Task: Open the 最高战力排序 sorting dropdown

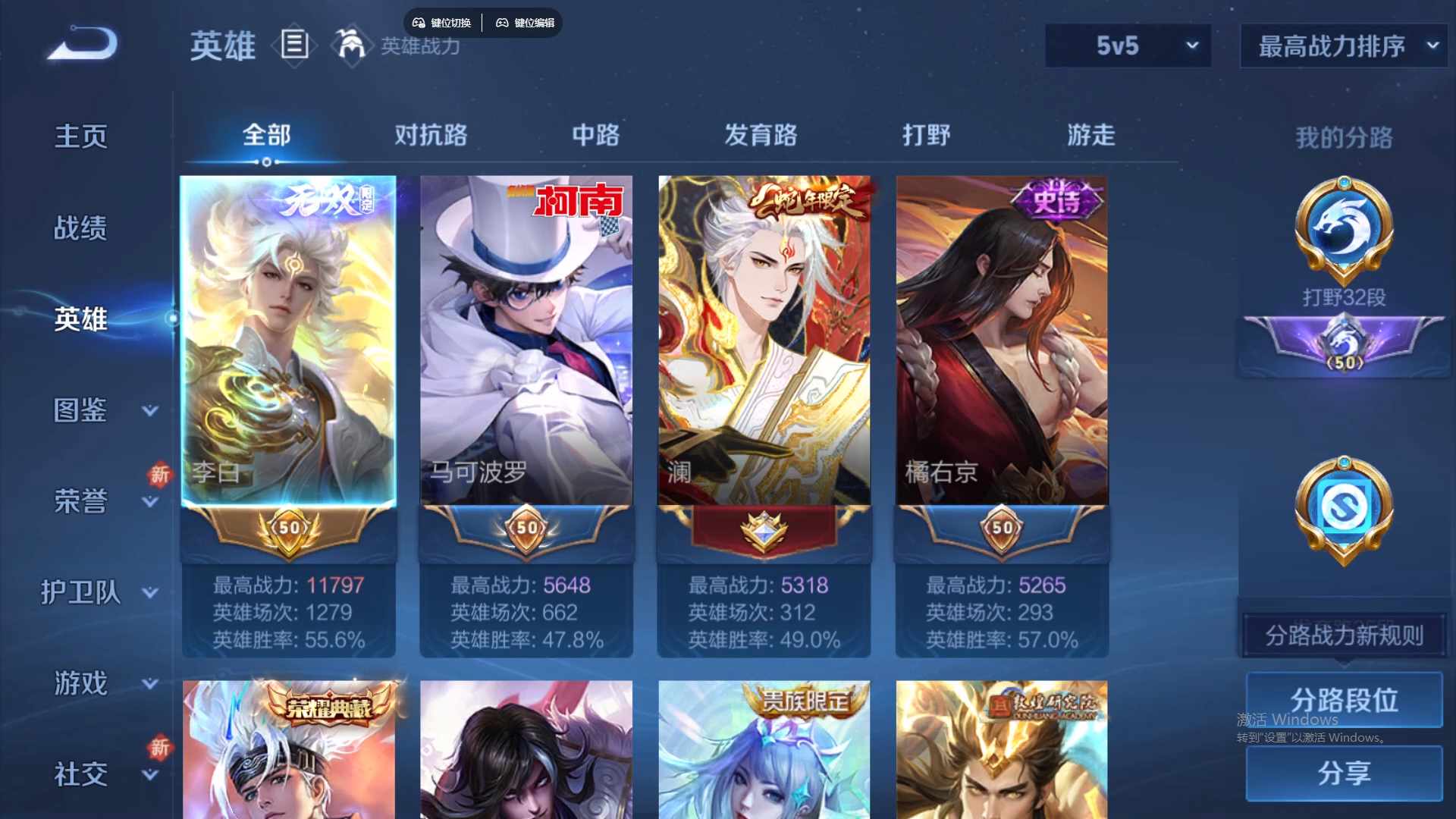Action: [1342, 45]
